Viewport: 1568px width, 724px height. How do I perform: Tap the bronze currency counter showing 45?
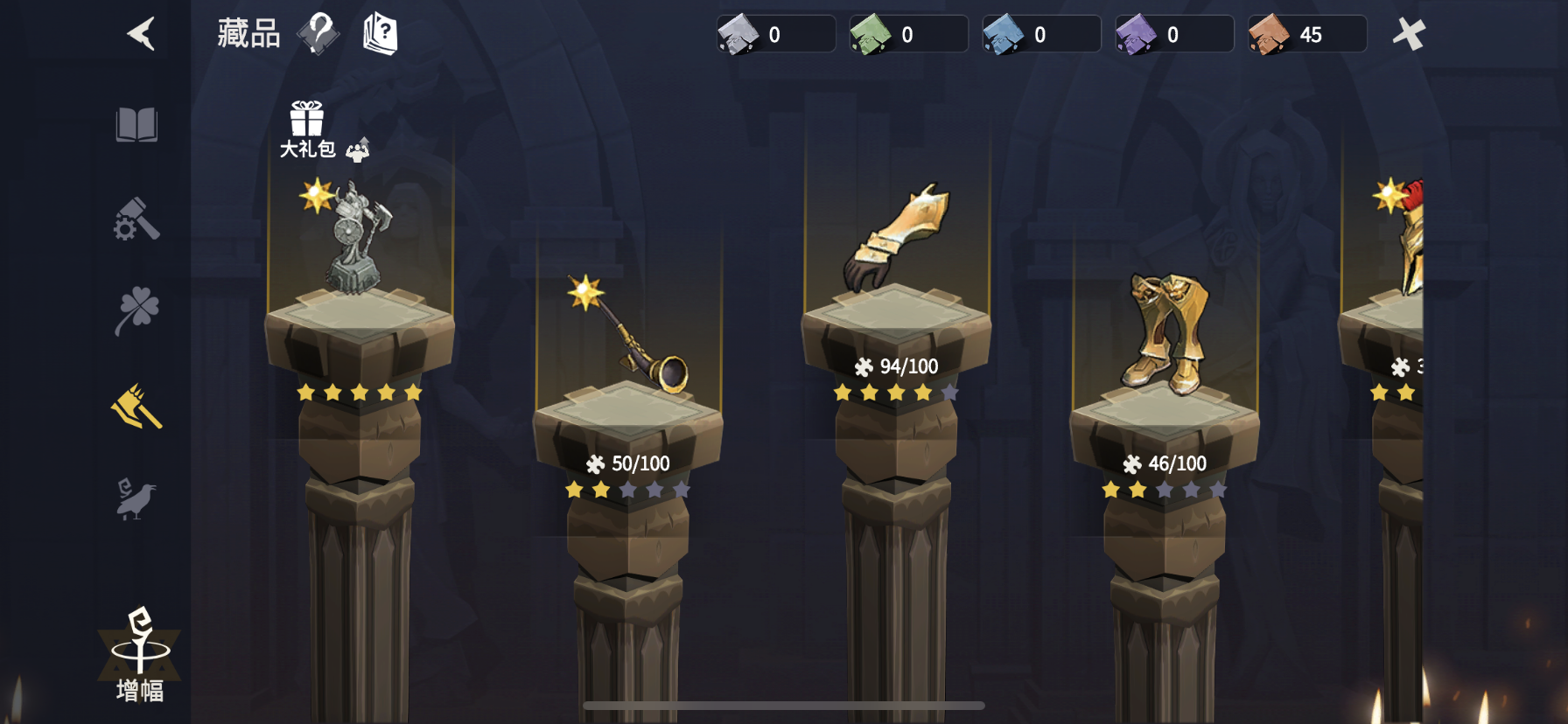1306,34
